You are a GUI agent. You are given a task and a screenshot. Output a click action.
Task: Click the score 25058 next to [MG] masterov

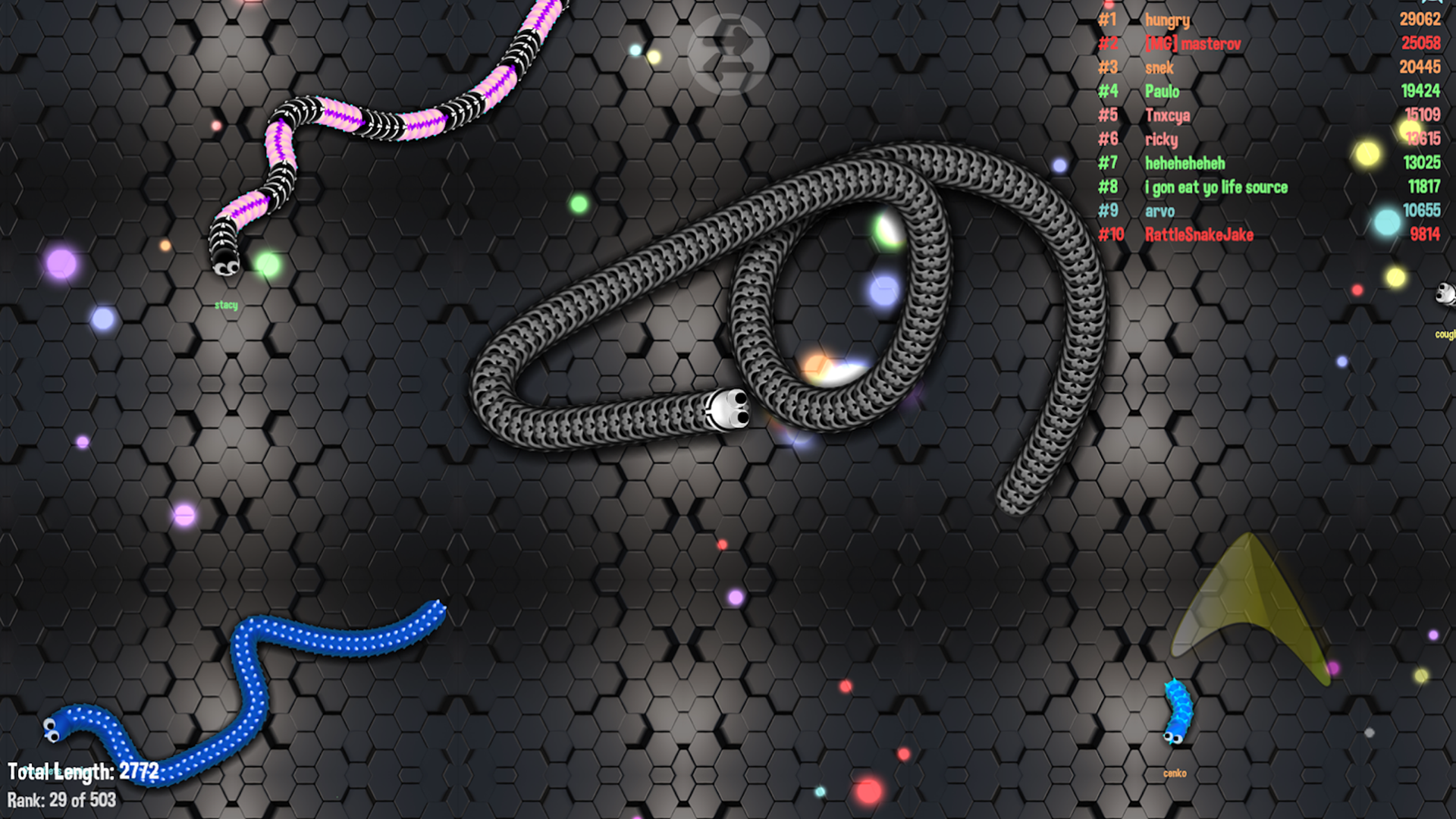click(1421, 44)
